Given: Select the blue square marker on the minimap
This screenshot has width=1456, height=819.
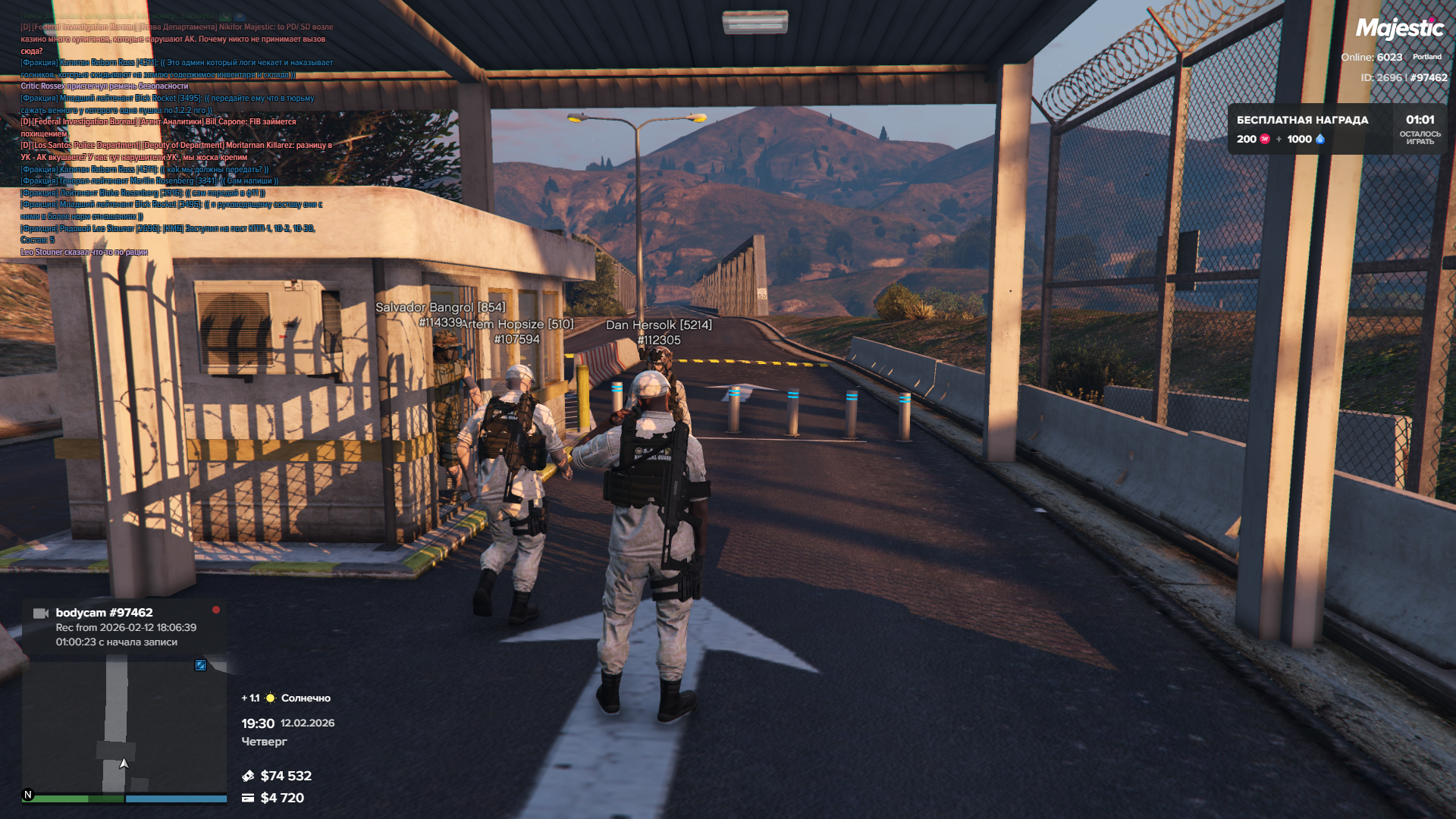Looking at the screenshot, I should 201,665.
